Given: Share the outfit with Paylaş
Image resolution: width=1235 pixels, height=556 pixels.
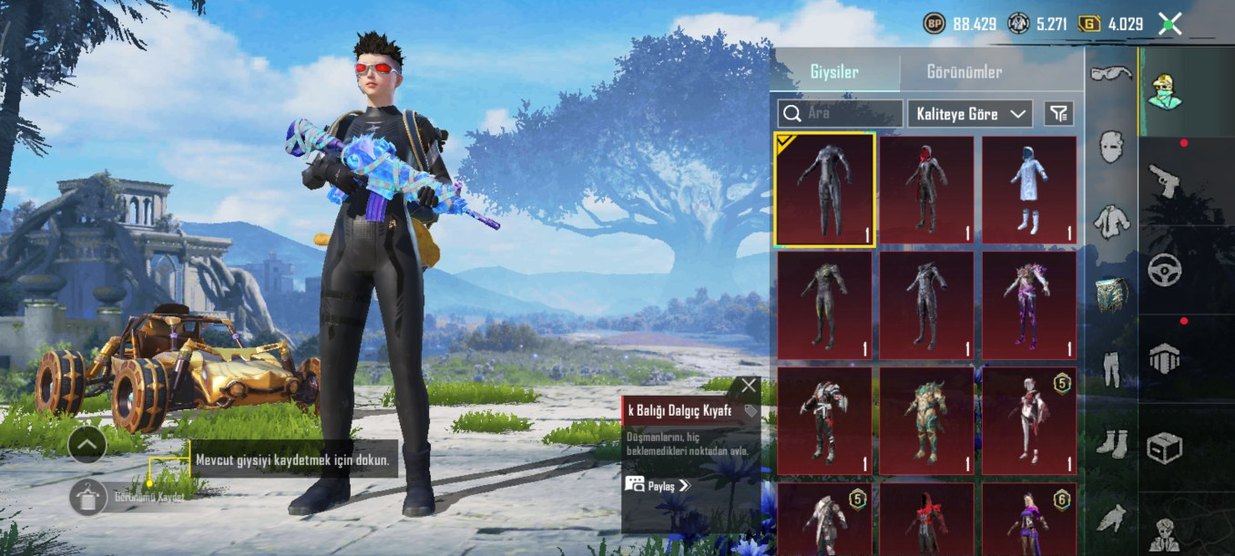Looking at the screenshot, I should coord(658,485).
